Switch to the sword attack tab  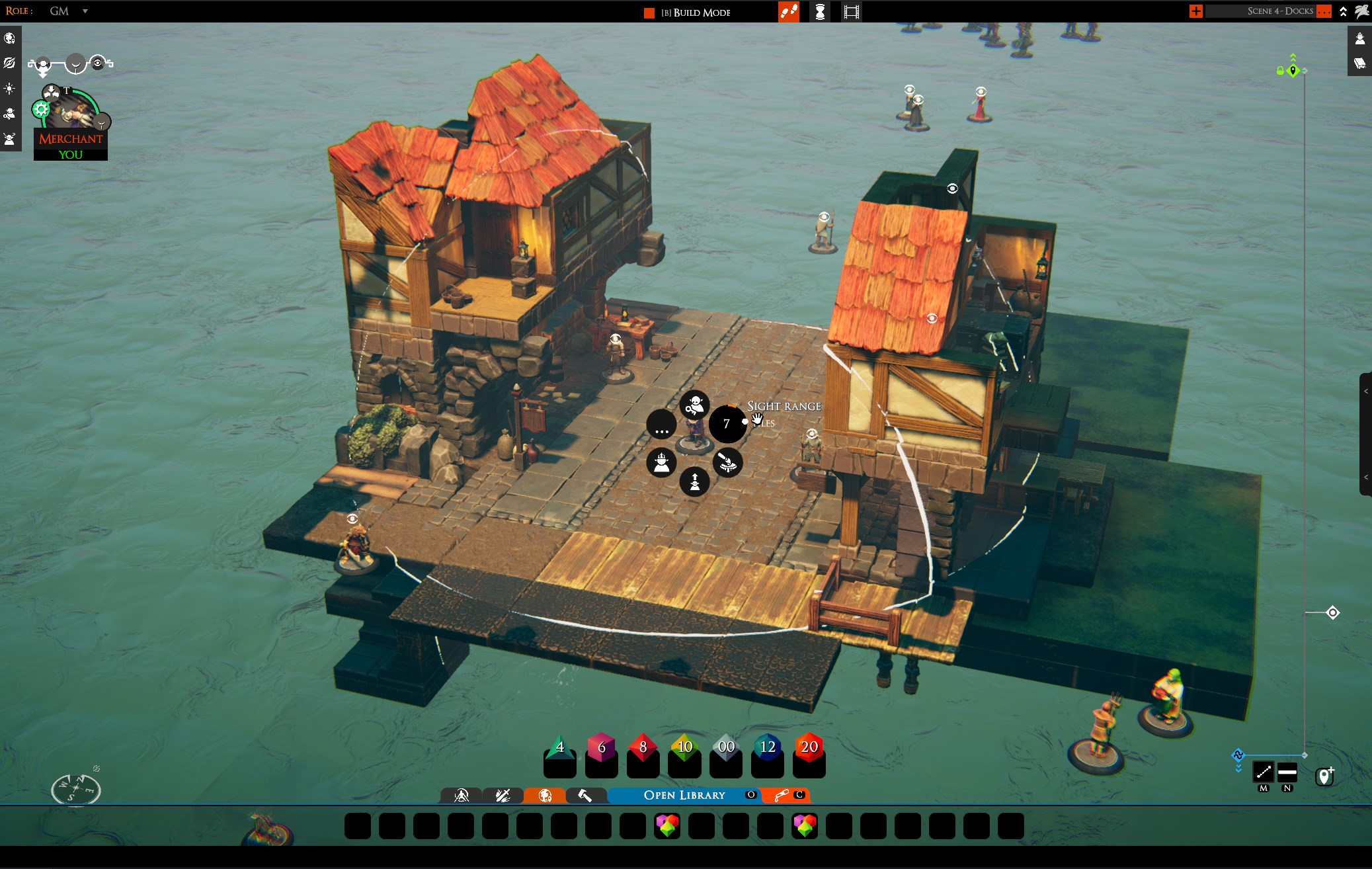[503, 795]
